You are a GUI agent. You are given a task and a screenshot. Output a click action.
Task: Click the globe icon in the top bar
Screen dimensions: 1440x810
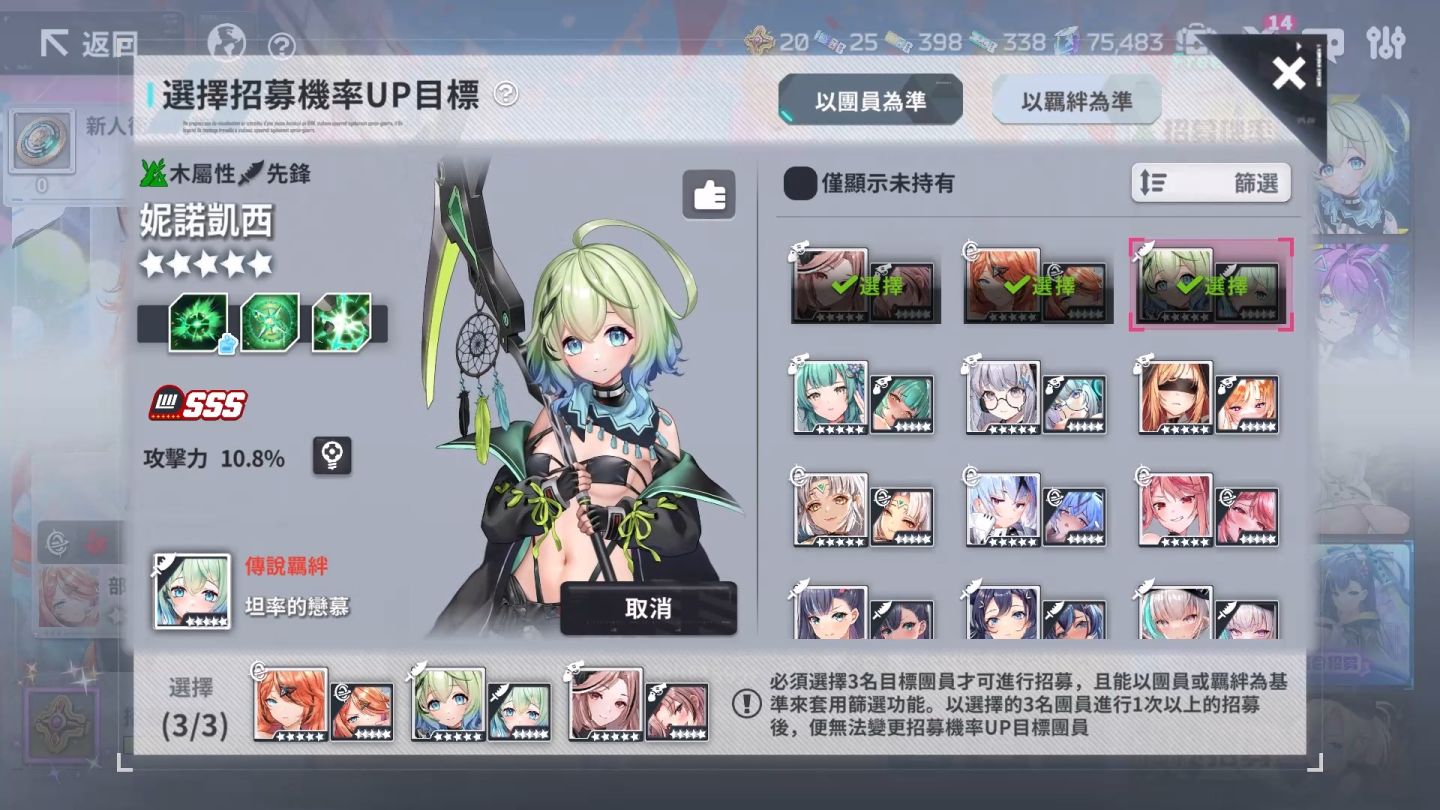coord(227,44)
